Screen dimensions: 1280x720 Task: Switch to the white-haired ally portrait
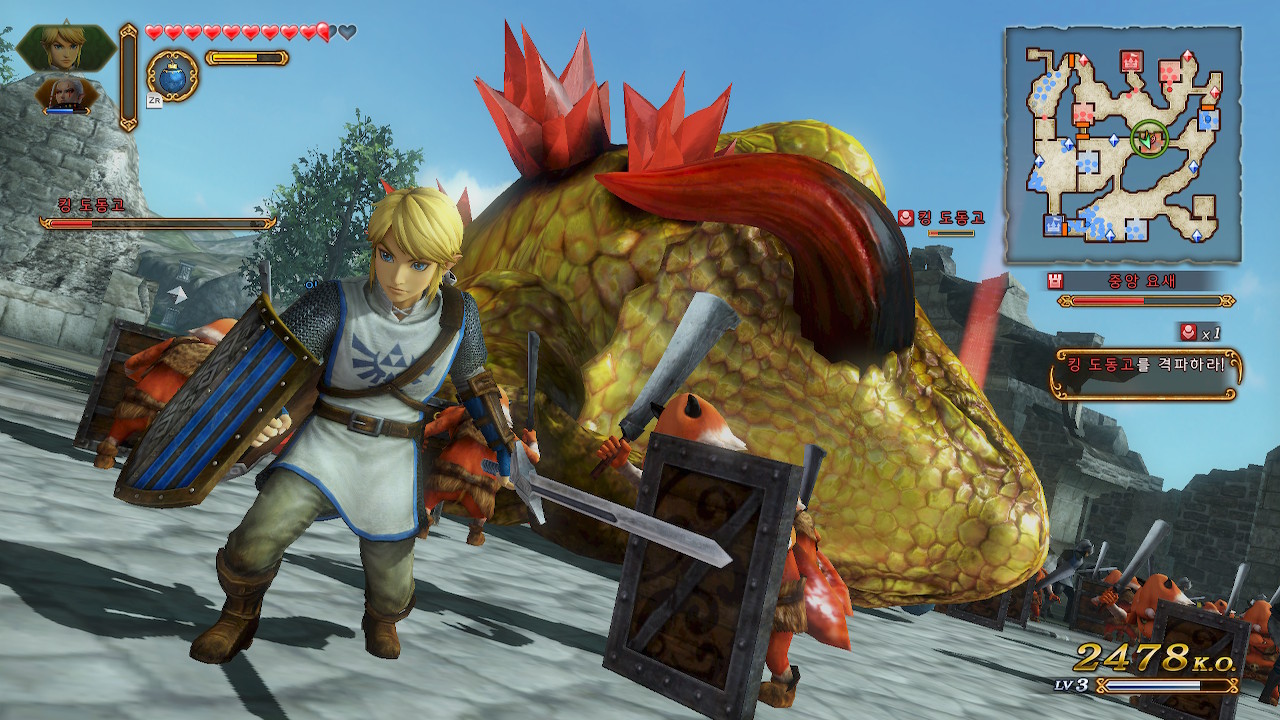pos(65,94)
